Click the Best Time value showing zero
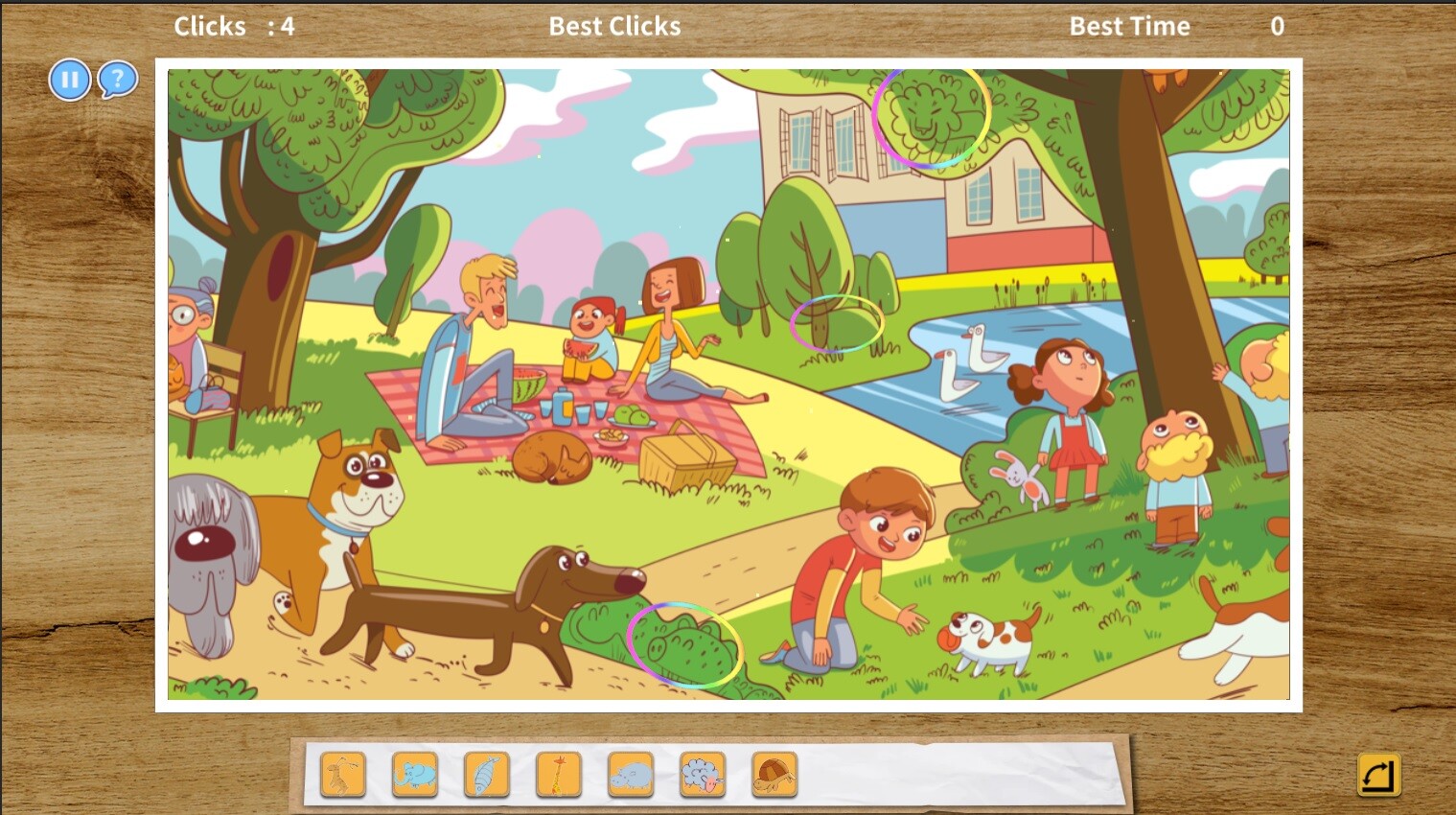This screenshot has width=1456, height=815. (x=1277, y=26)
